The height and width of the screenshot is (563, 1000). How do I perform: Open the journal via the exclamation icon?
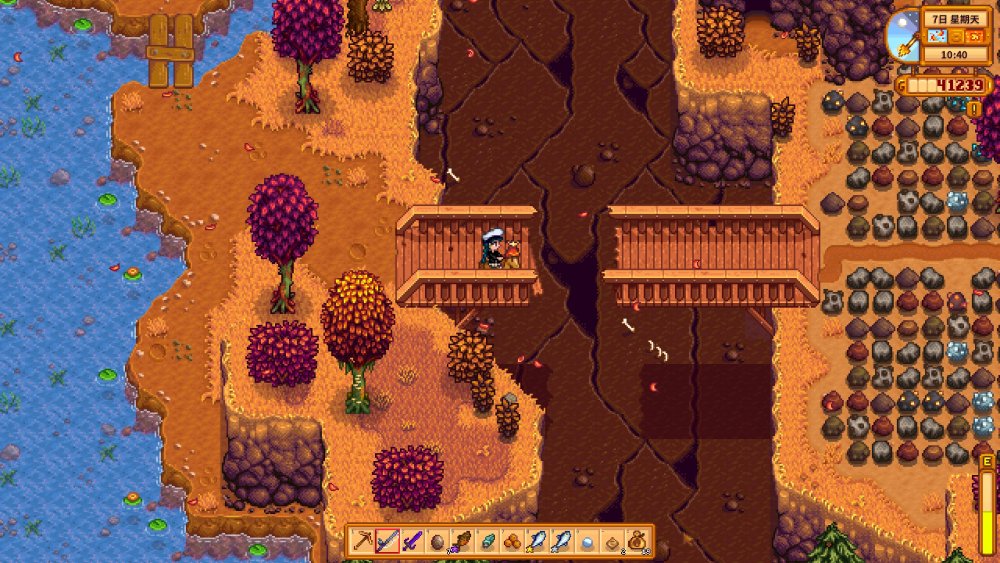(973, 108)
